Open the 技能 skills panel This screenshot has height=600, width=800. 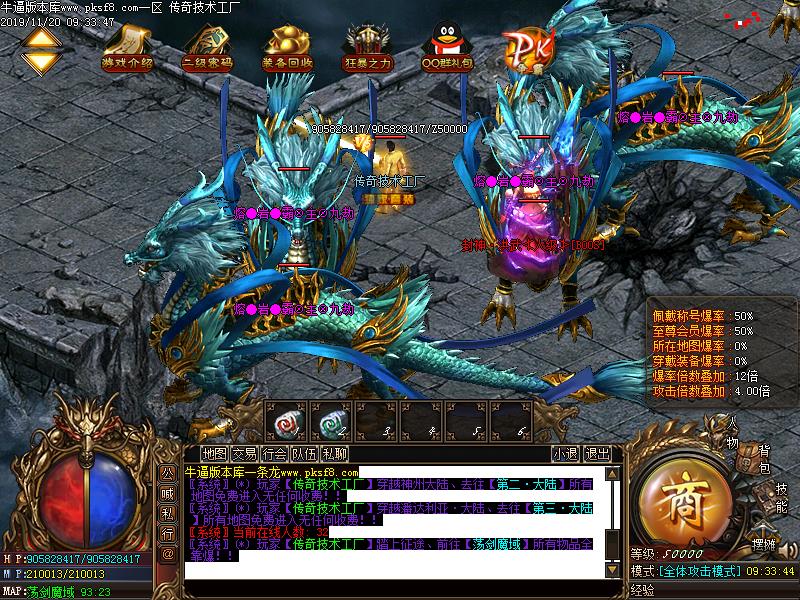click(780, 498)
